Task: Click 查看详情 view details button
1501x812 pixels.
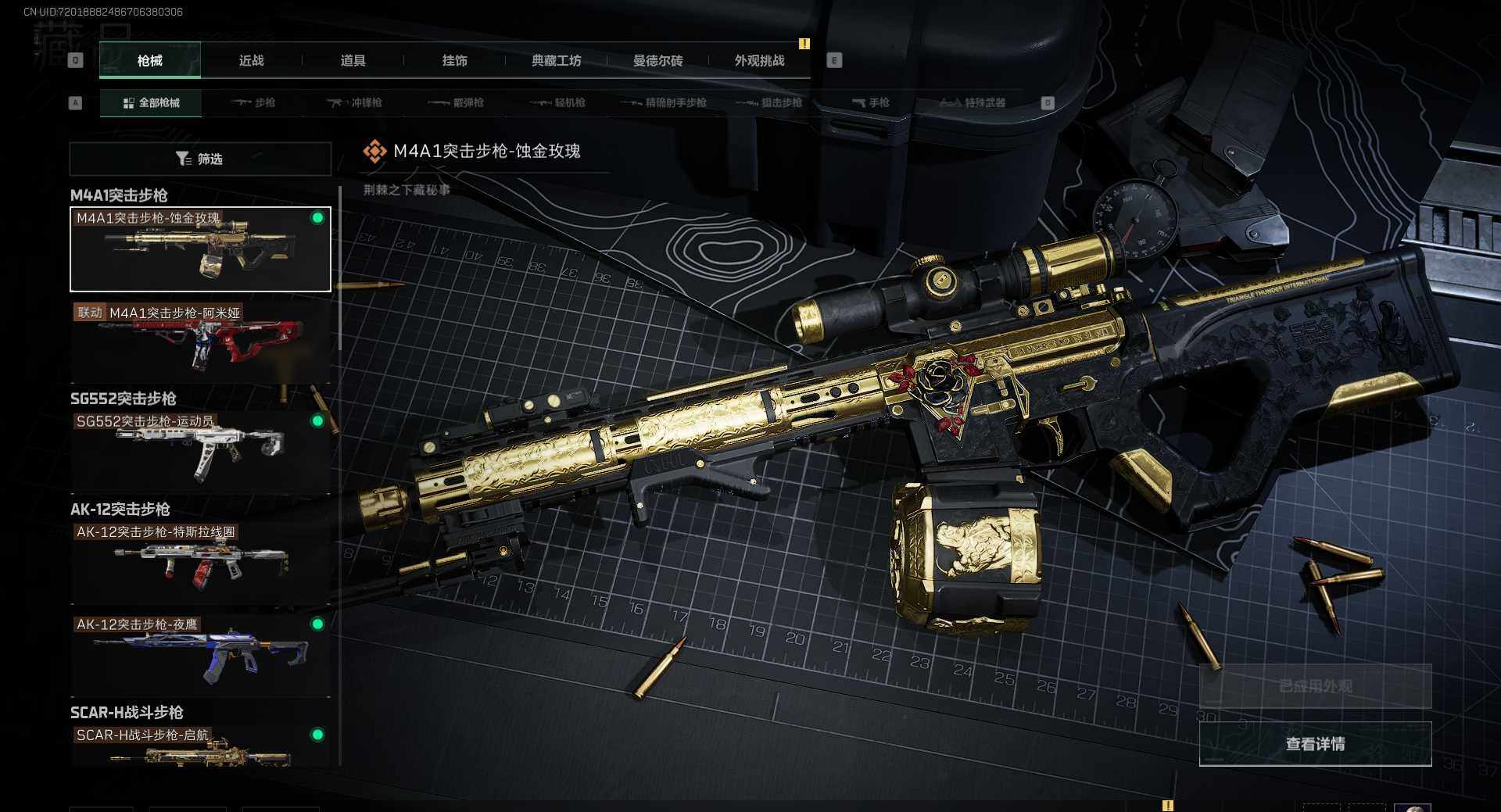Action: coord(1315,744)
